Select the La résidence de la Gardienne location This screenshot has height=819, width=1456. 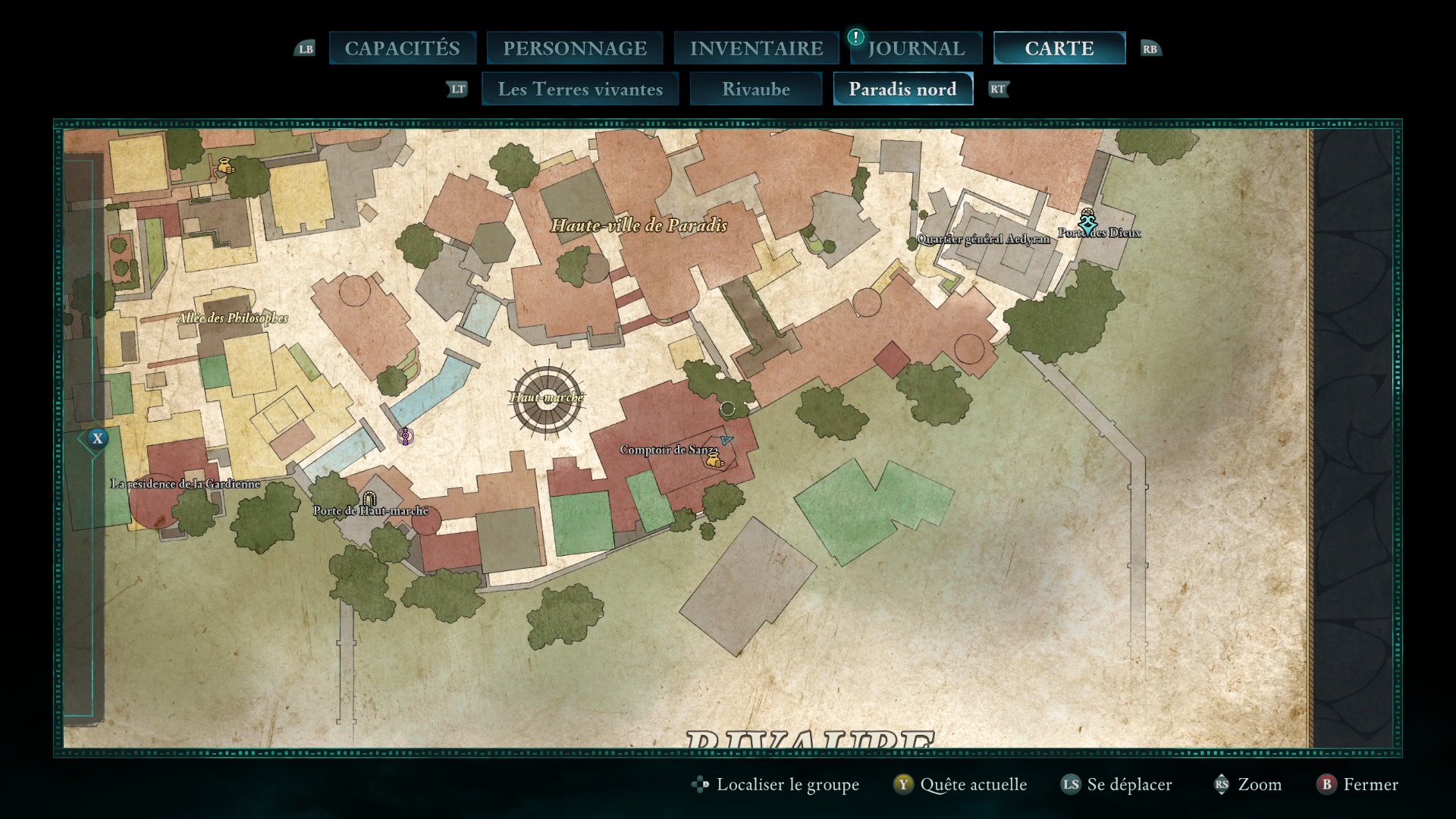point(185,484)
